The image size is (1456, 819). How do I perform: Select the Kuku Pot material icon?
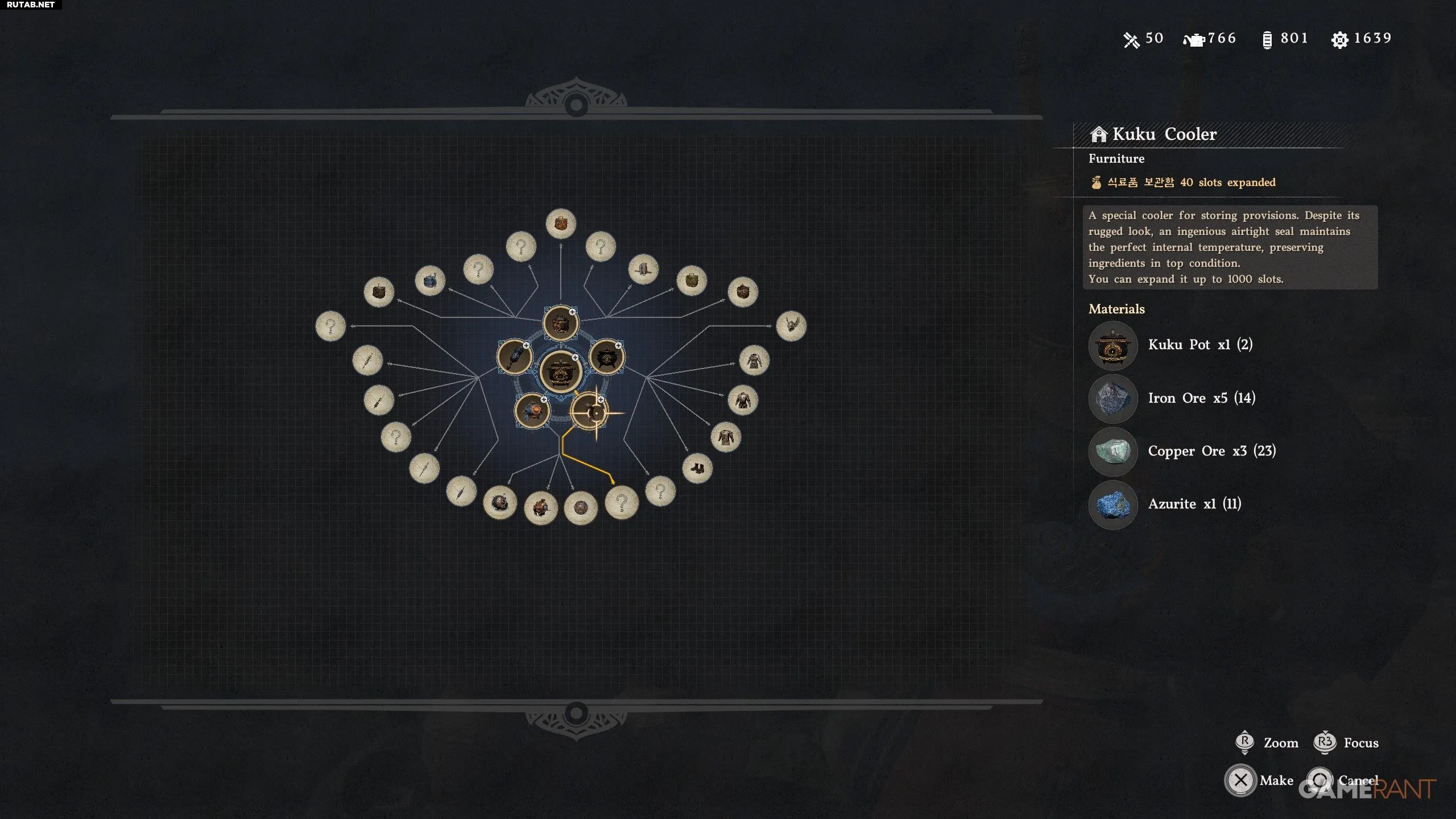1113,345
